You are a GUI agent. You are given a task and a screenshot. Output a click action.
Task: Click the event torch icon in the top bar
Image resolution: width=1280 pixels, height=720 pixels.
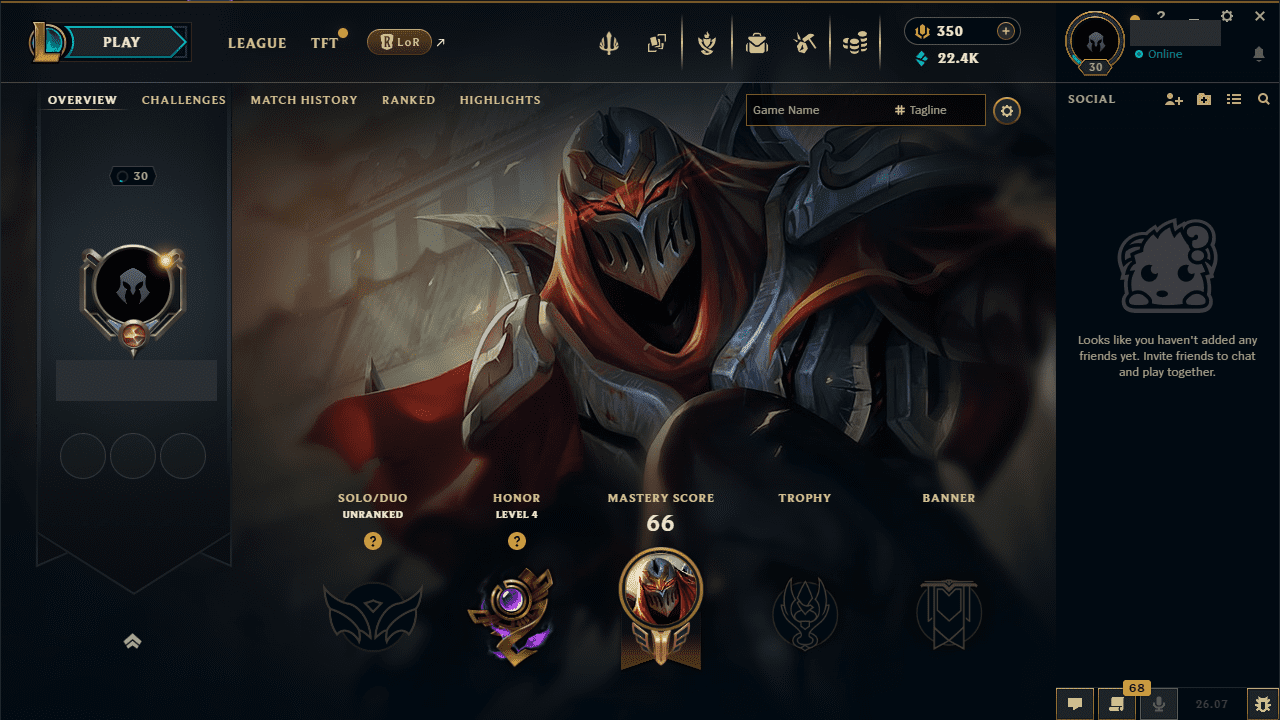707,42
